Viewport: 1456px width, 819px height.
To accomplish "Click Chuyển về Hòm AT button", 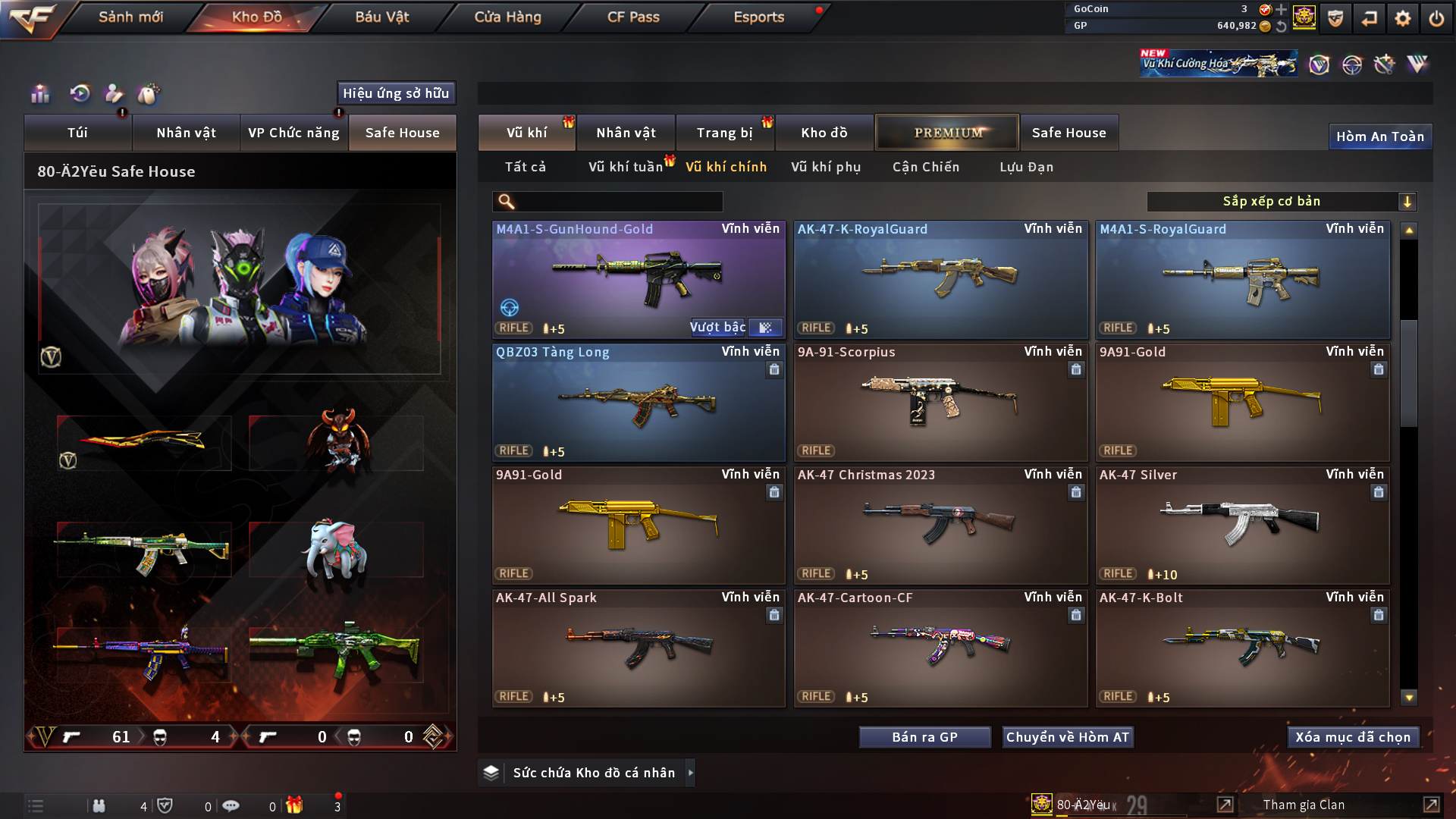I will tap(1068, 737).
